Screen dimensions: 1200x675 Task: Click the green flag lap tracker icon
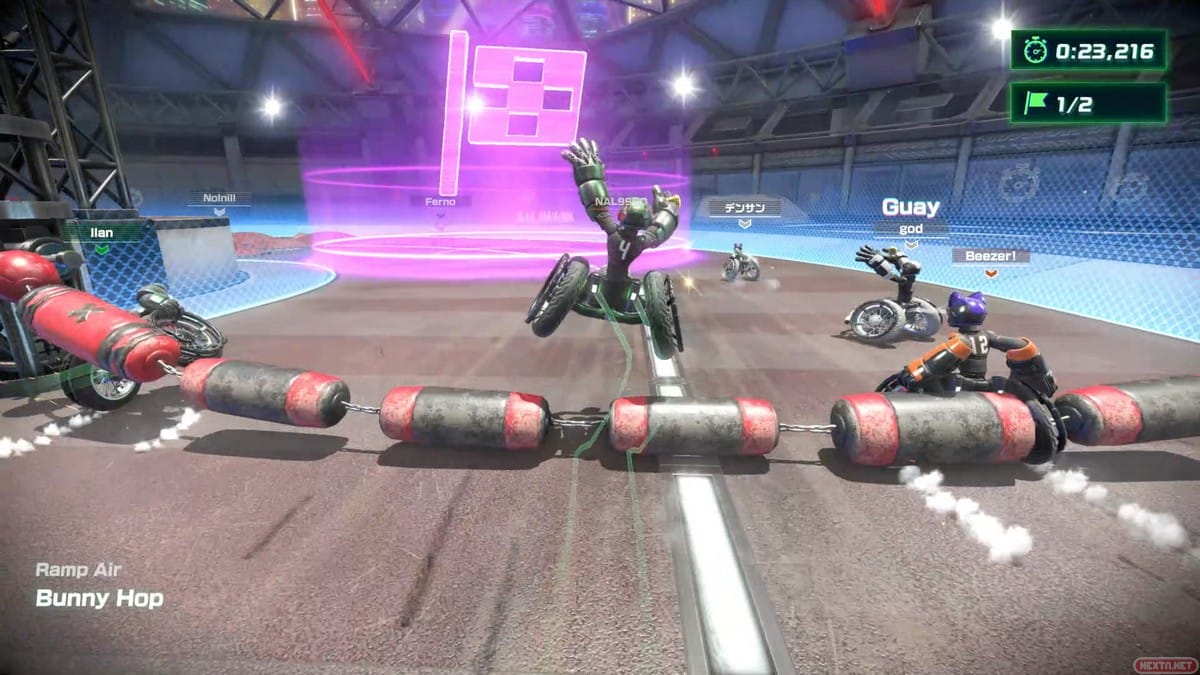tap(1037, 103)
